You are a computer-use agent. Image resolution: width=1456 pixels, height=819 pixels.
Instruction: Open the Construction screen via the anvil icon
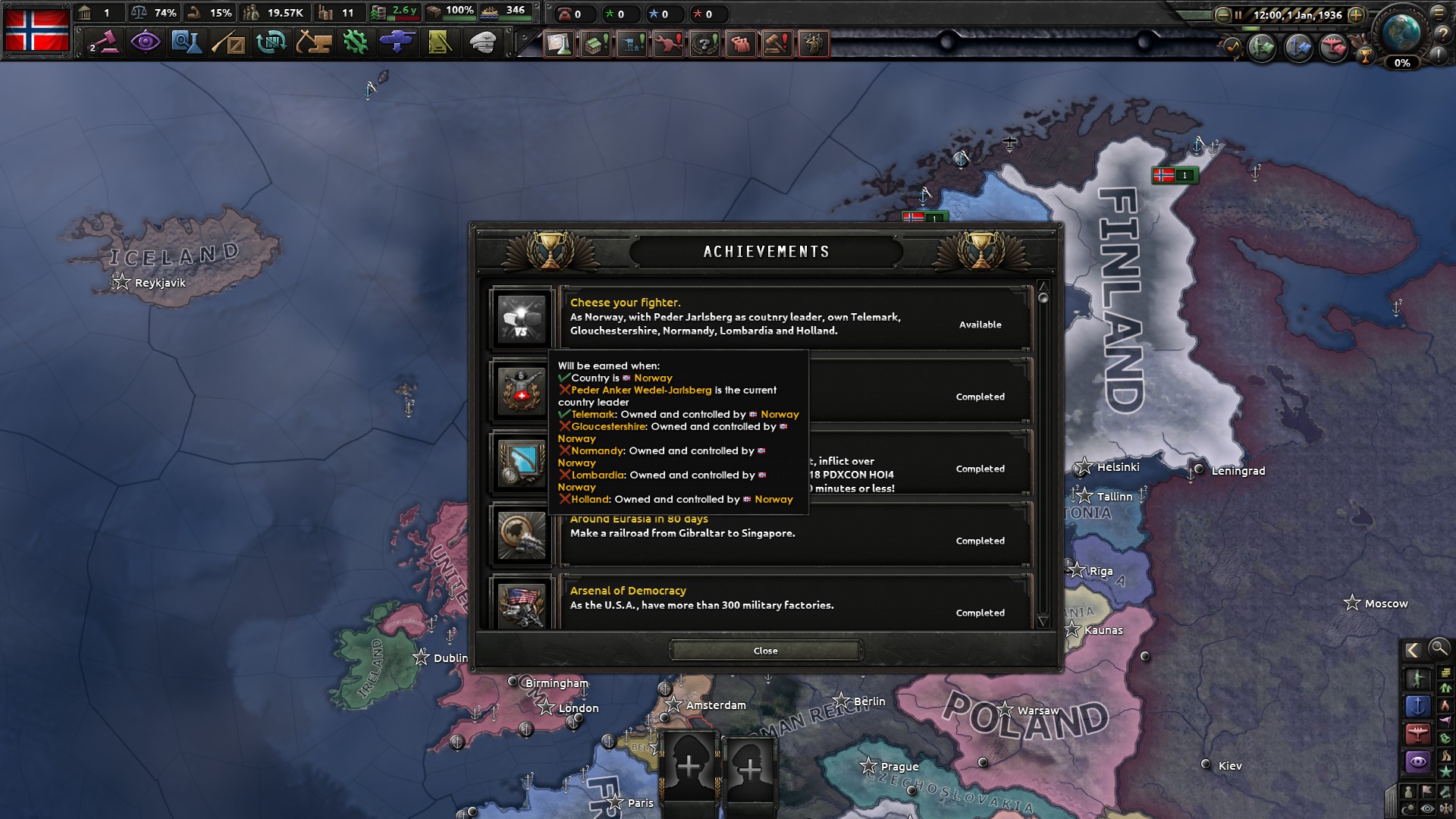[315, 43]
